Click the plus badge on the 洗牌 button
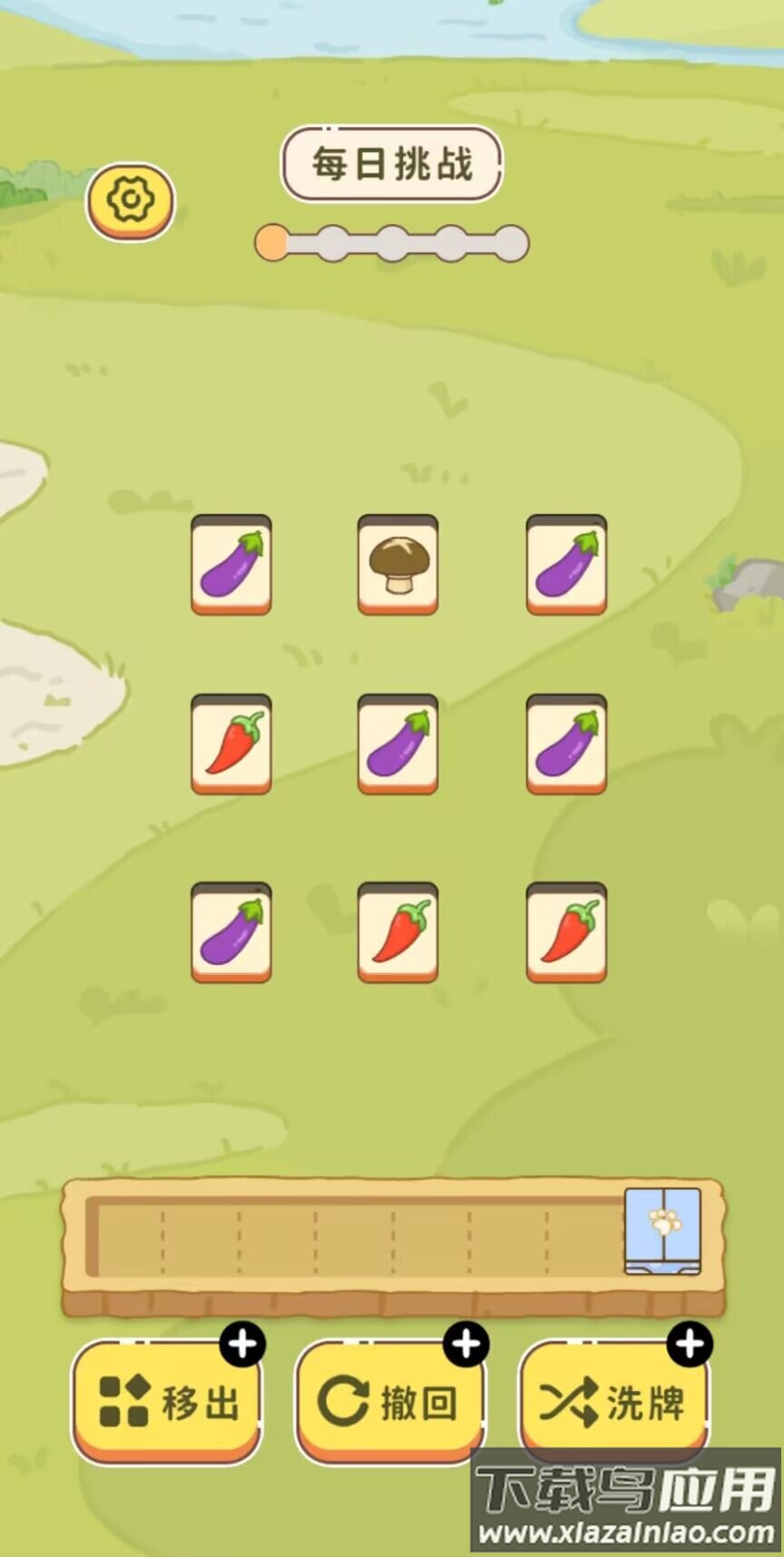 (690, 1344)
